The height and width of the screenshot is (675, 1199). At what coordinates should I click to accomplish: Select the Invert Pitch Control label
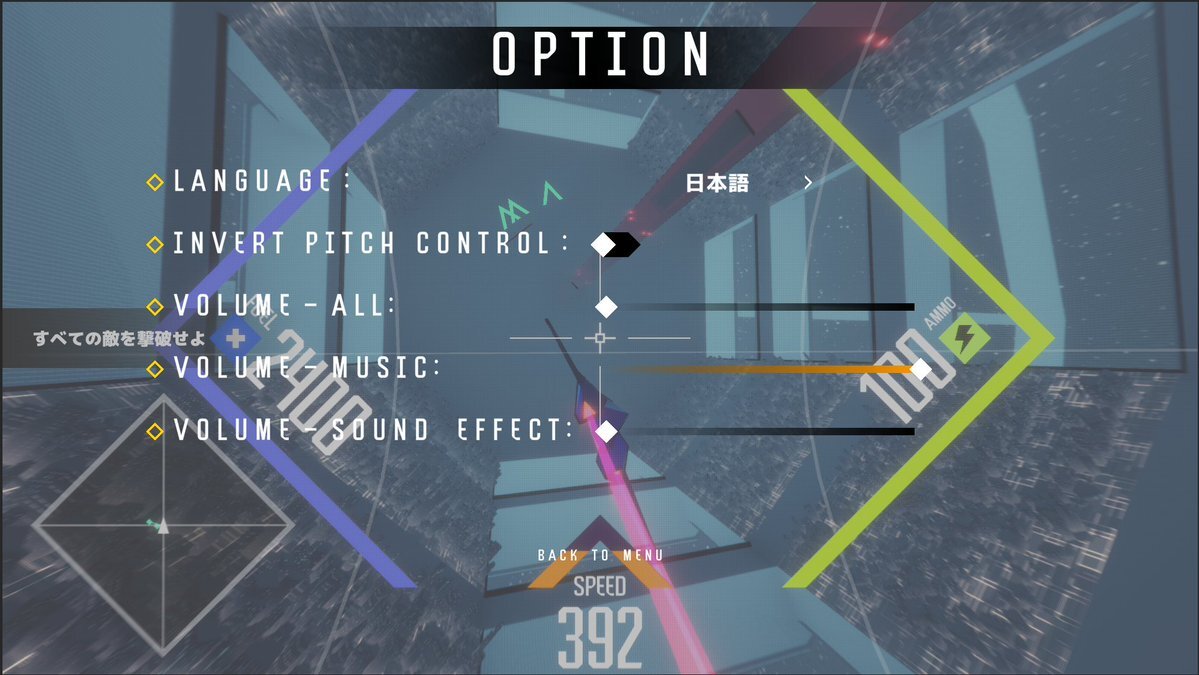click(x=370, y=243)
